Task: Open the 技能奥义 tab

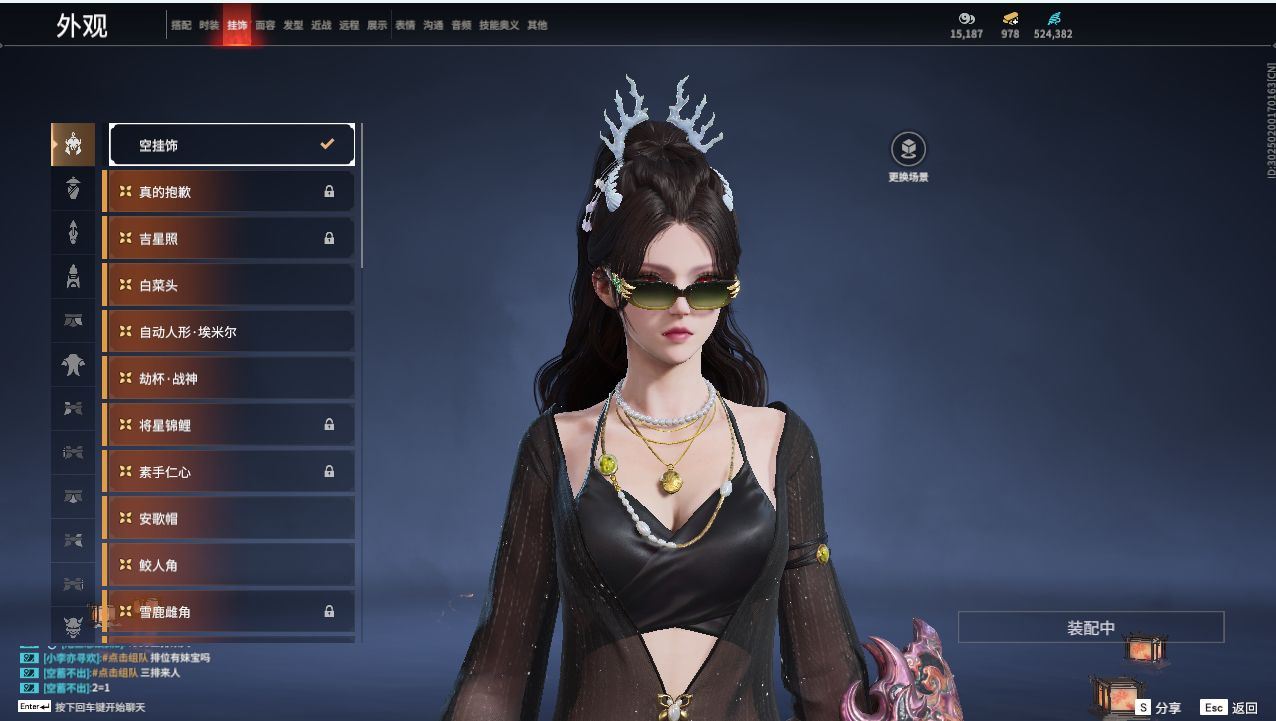Action: (x=499, y=25)
